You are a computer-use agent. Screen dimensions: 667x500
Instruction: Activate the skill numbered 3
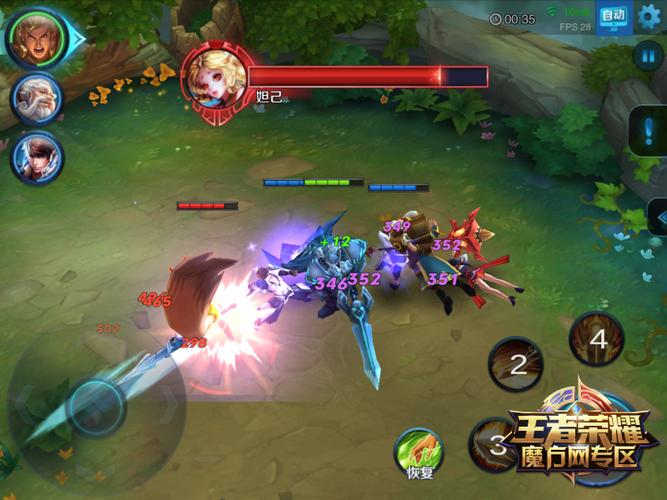click(495, 444)
